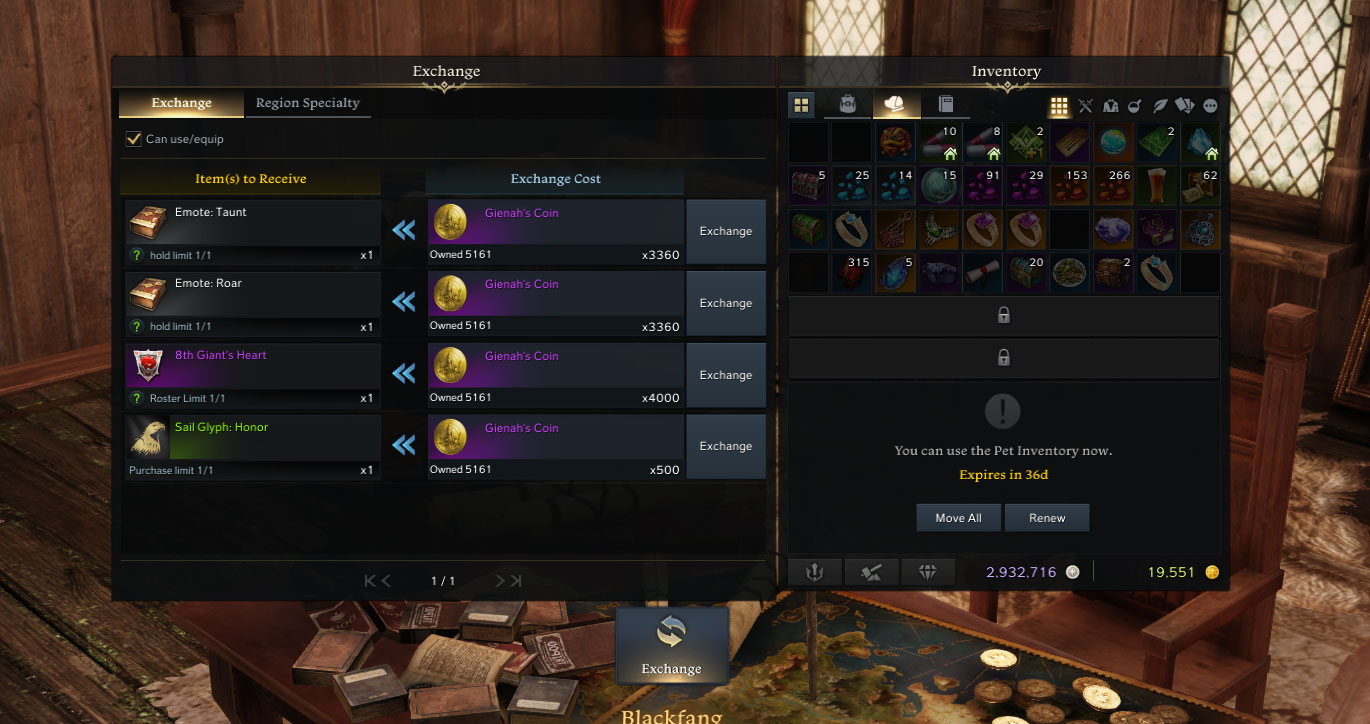Click the double chevrons beside 8th Giant's Heart
The height and width of the screenshot is (724, 1370).
click(403, 373)
